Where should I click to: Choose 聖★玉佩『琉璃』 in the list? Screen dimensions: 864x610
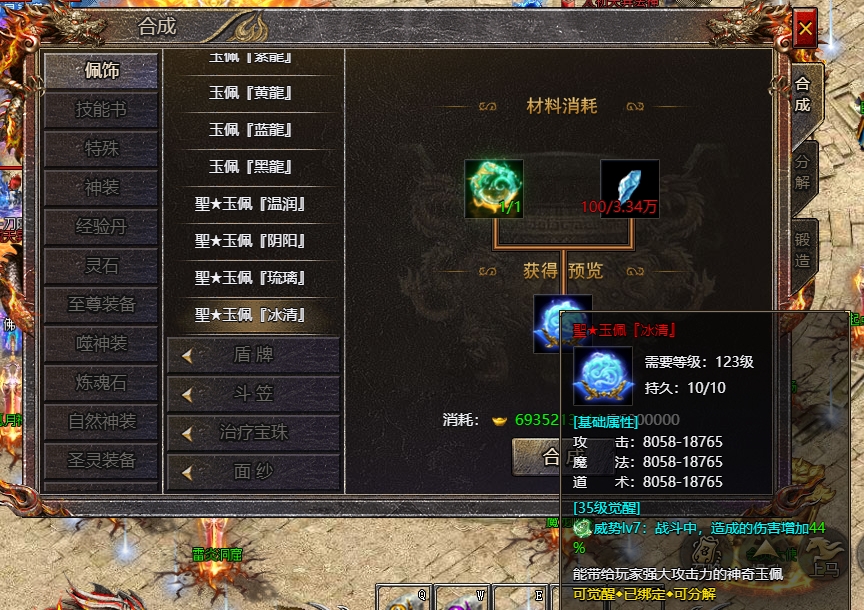(x=250, y=278)
